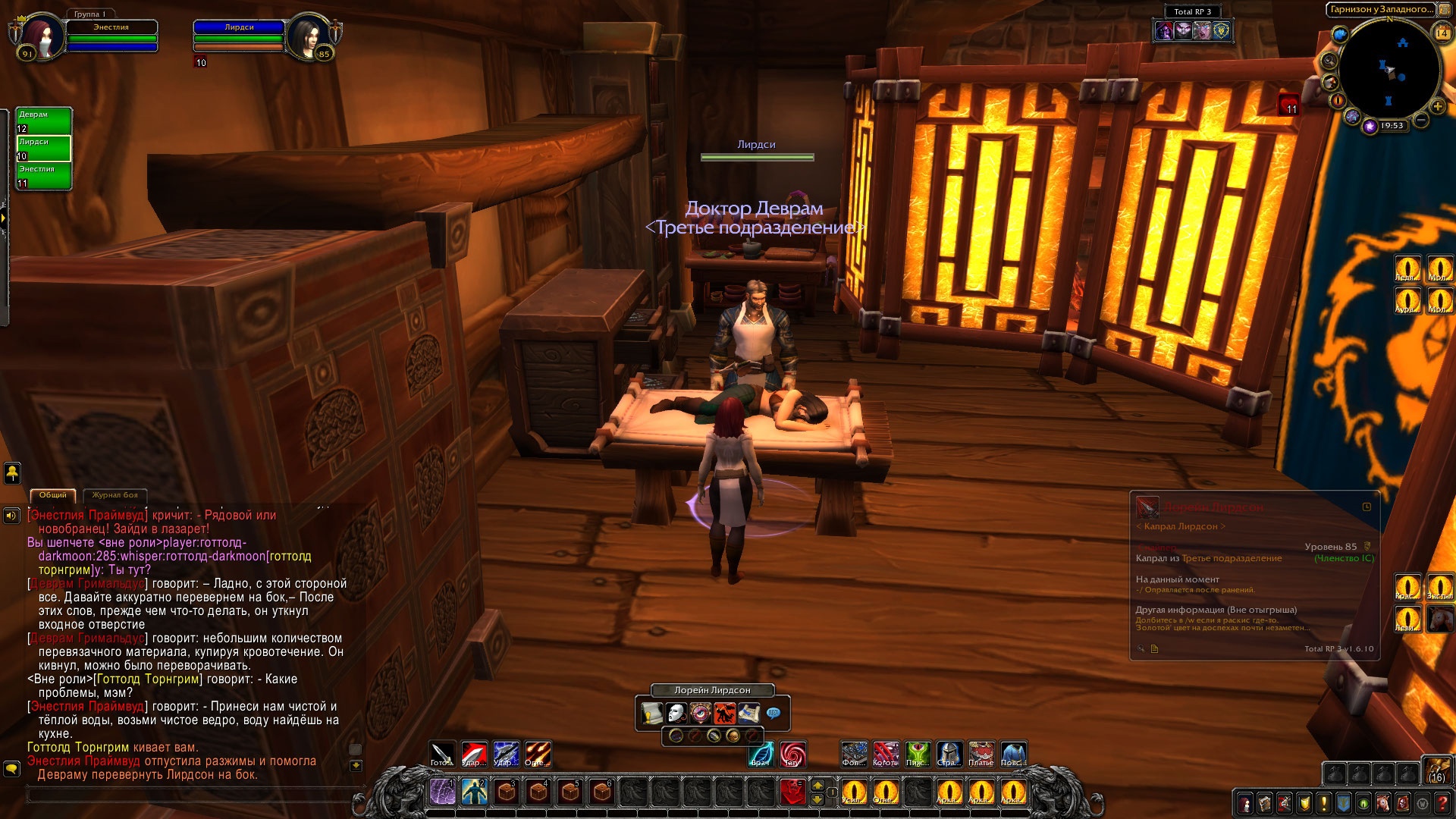Screen dimensions: 1456x819
Task: Select the Общий chat tab
Action: coord(53,495)
